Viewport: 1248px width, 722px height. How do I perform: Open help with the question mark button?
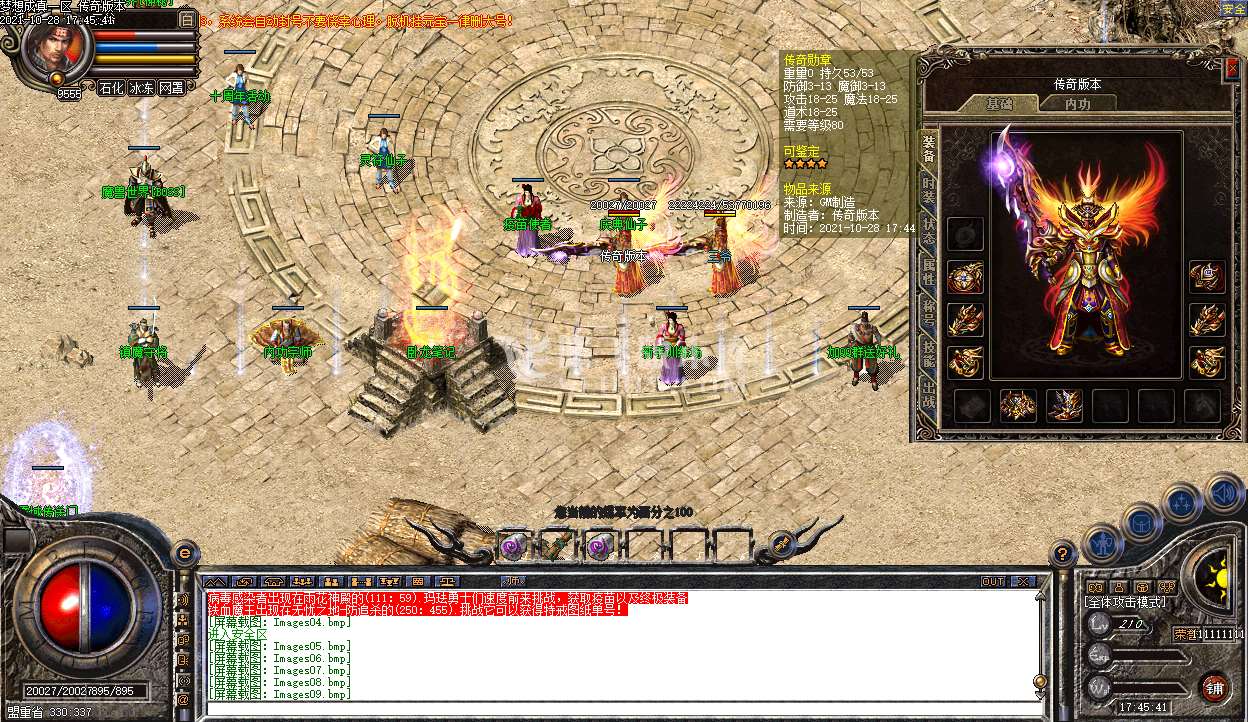click(x=1064, y=553)
